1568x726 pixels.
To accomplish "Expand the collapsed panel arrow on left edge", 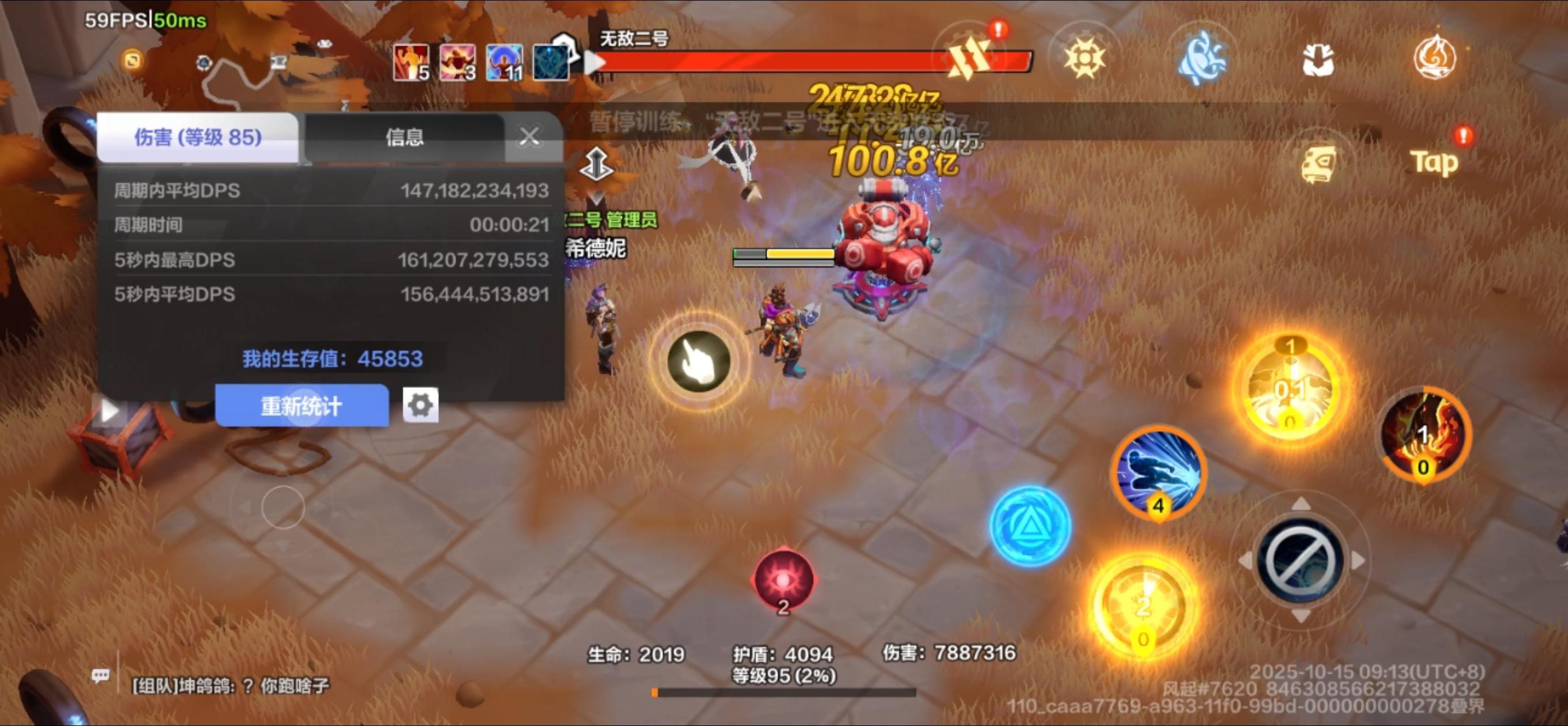I will point(110,410).
